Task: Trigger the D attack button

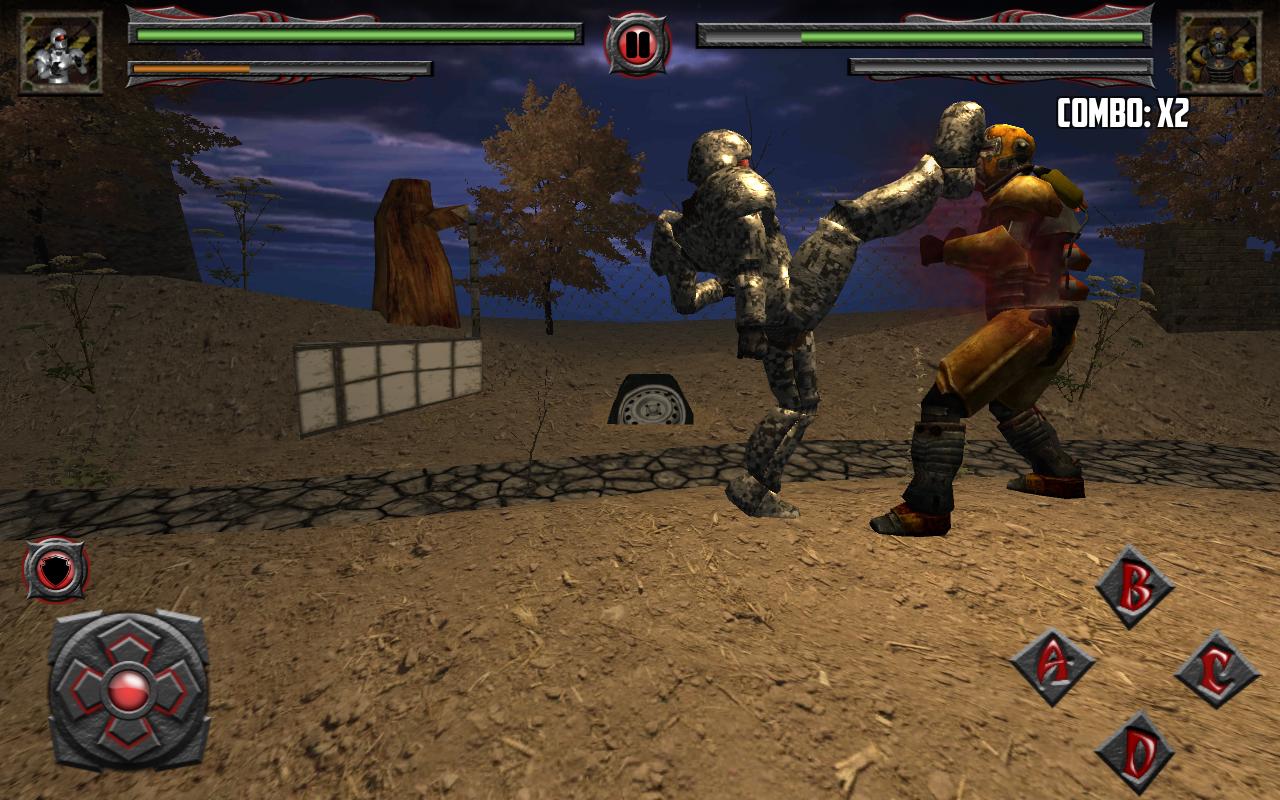Action: (1135, 753)
